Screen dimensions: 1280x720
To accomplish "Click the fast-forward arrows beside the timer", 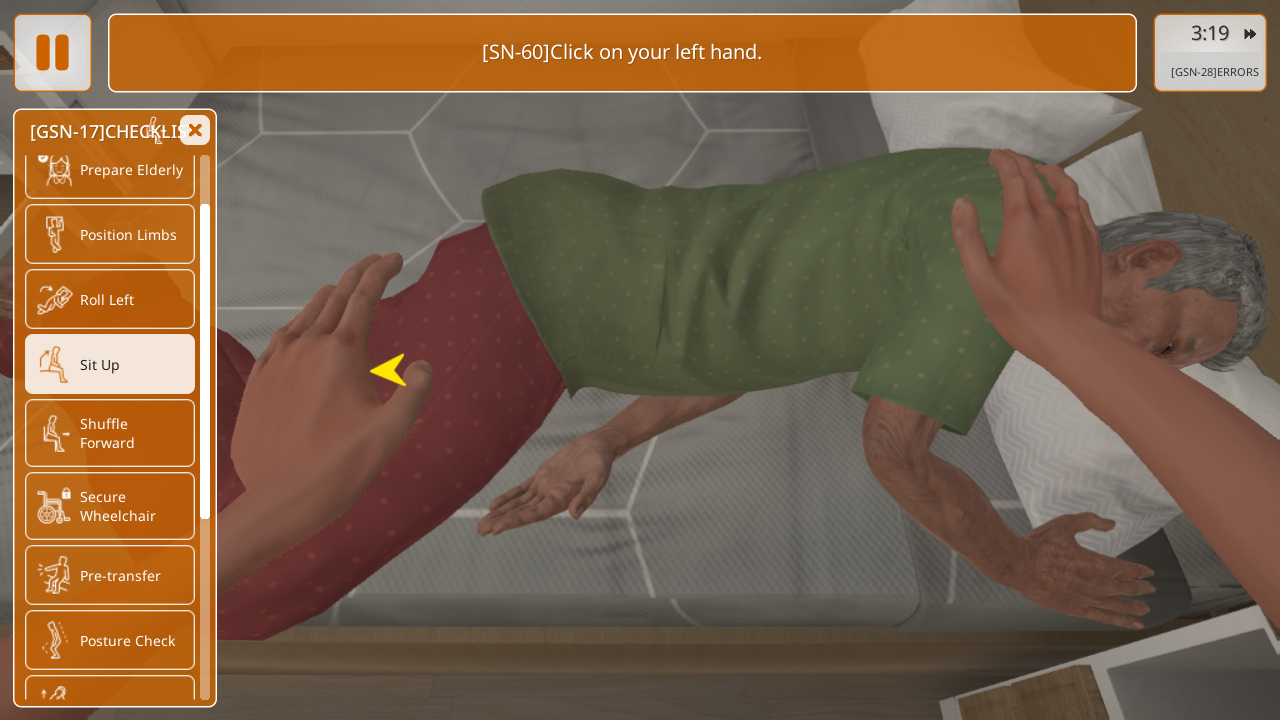I will 1250,34.
